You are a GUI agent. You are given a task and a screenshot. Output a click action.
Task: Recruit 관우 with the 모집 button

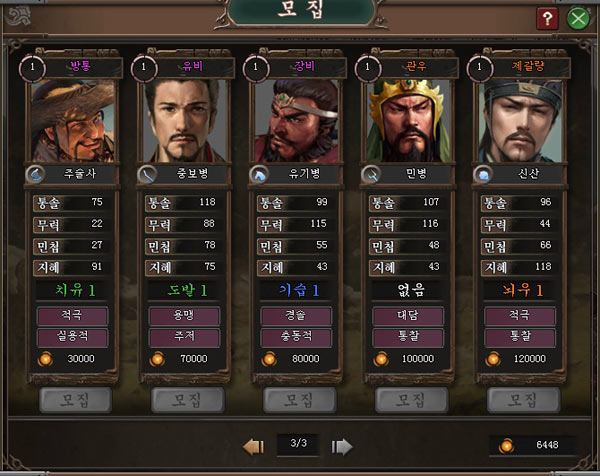(408, 400)
